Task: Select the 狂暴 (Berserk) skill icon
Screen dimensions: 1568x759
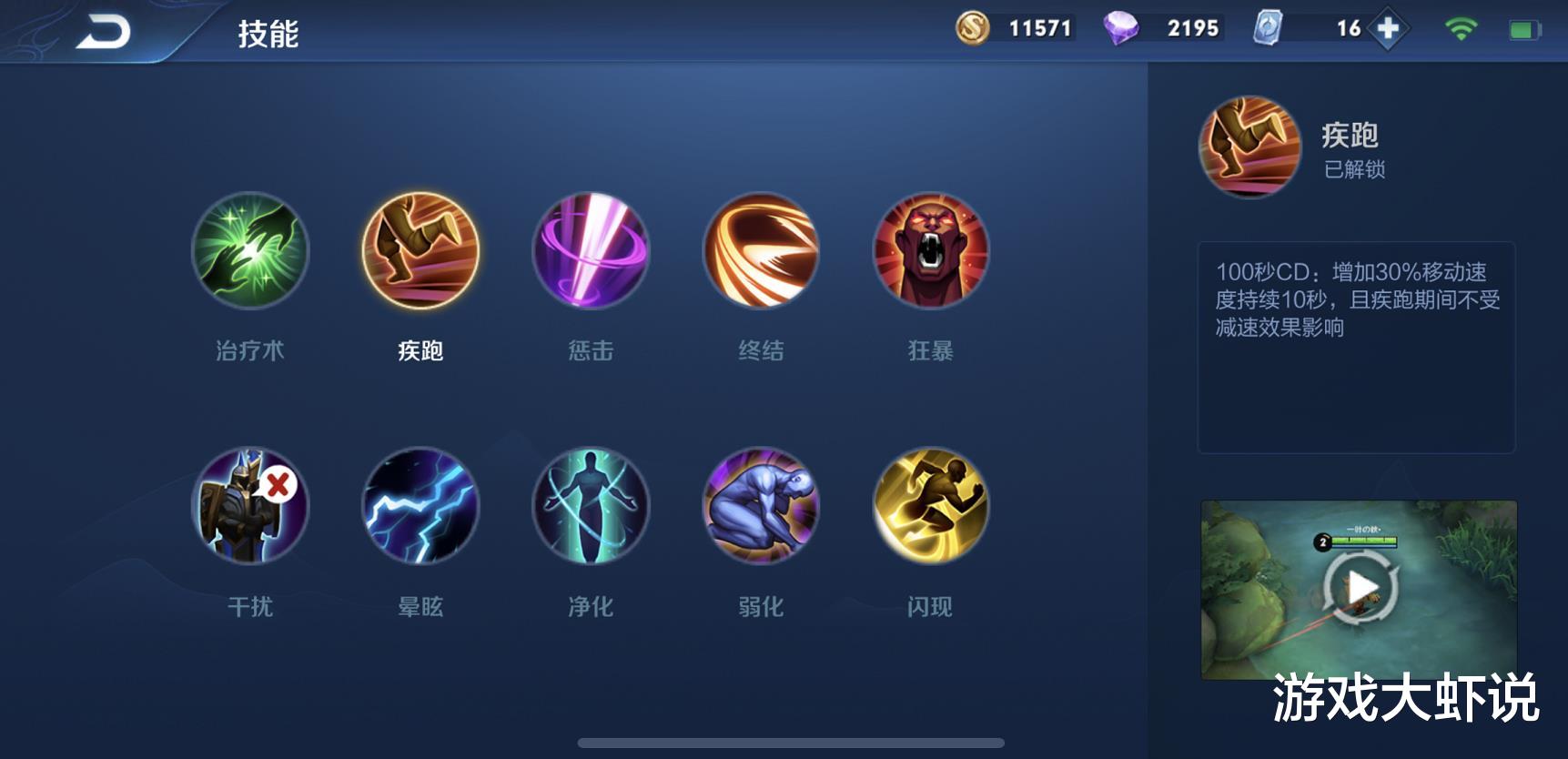Action: [930, 252]
